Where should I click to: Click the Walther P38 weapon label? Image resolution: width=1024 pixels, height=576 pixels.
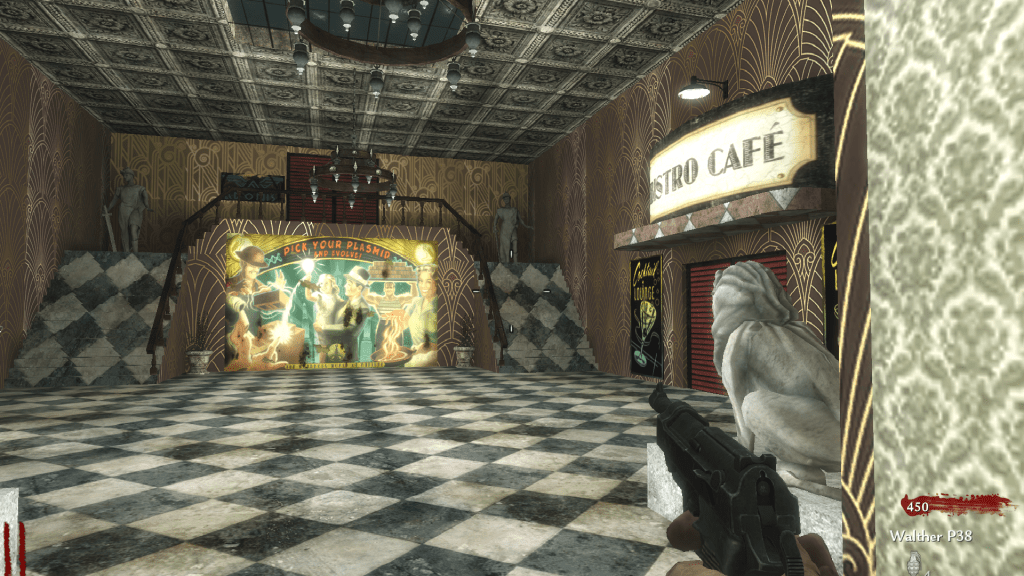click(x=929, y=536)
